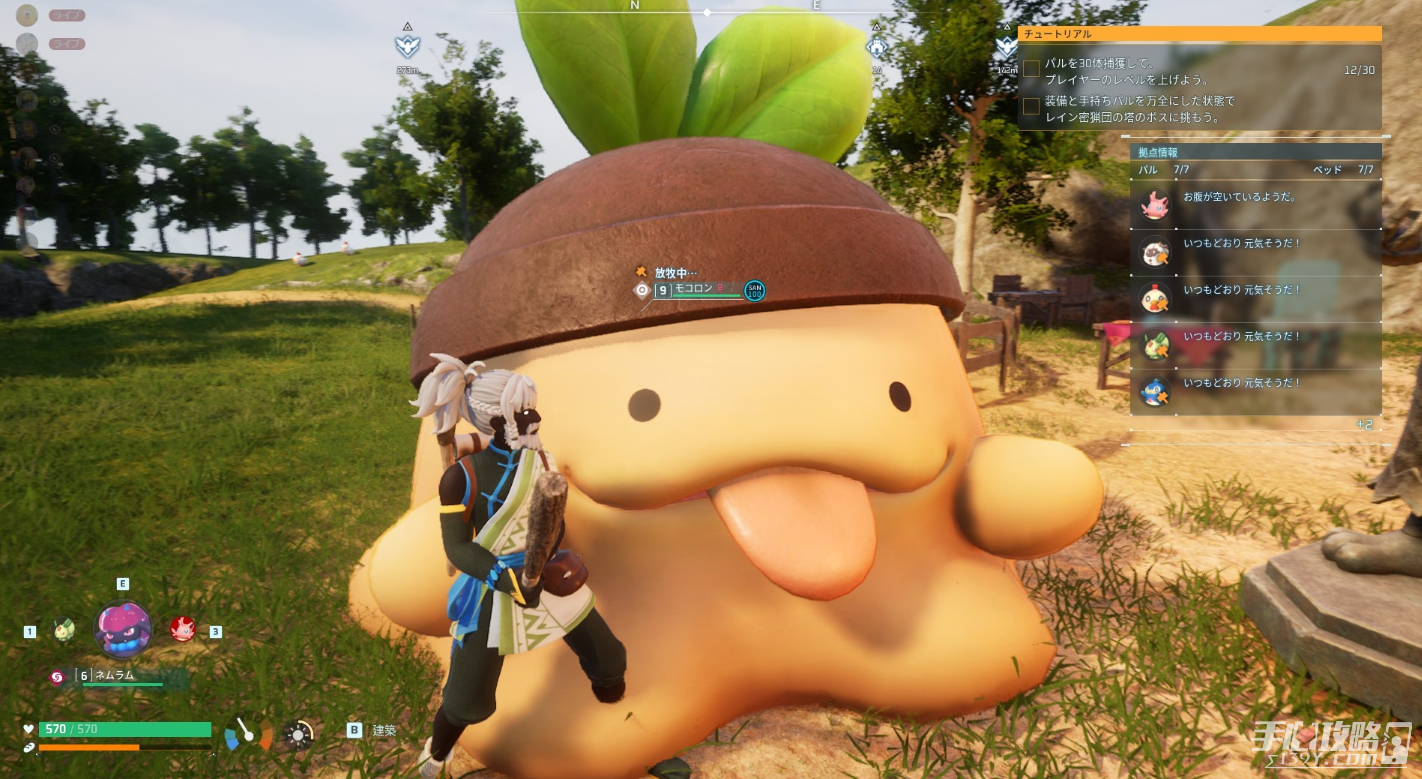Pick the blue penguin pal base row
1422x779 pixels.
click(1255, 391)
